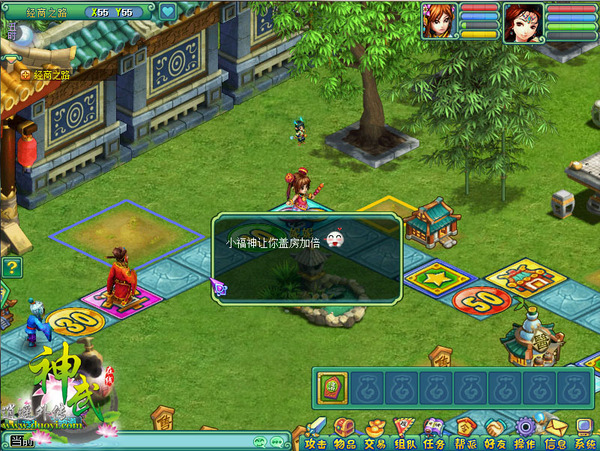Viewport: 600px width, 451px height.
Task: Open the smiley emoticon picker in chat
Action: pyautogui.click(x=259, y=441)
